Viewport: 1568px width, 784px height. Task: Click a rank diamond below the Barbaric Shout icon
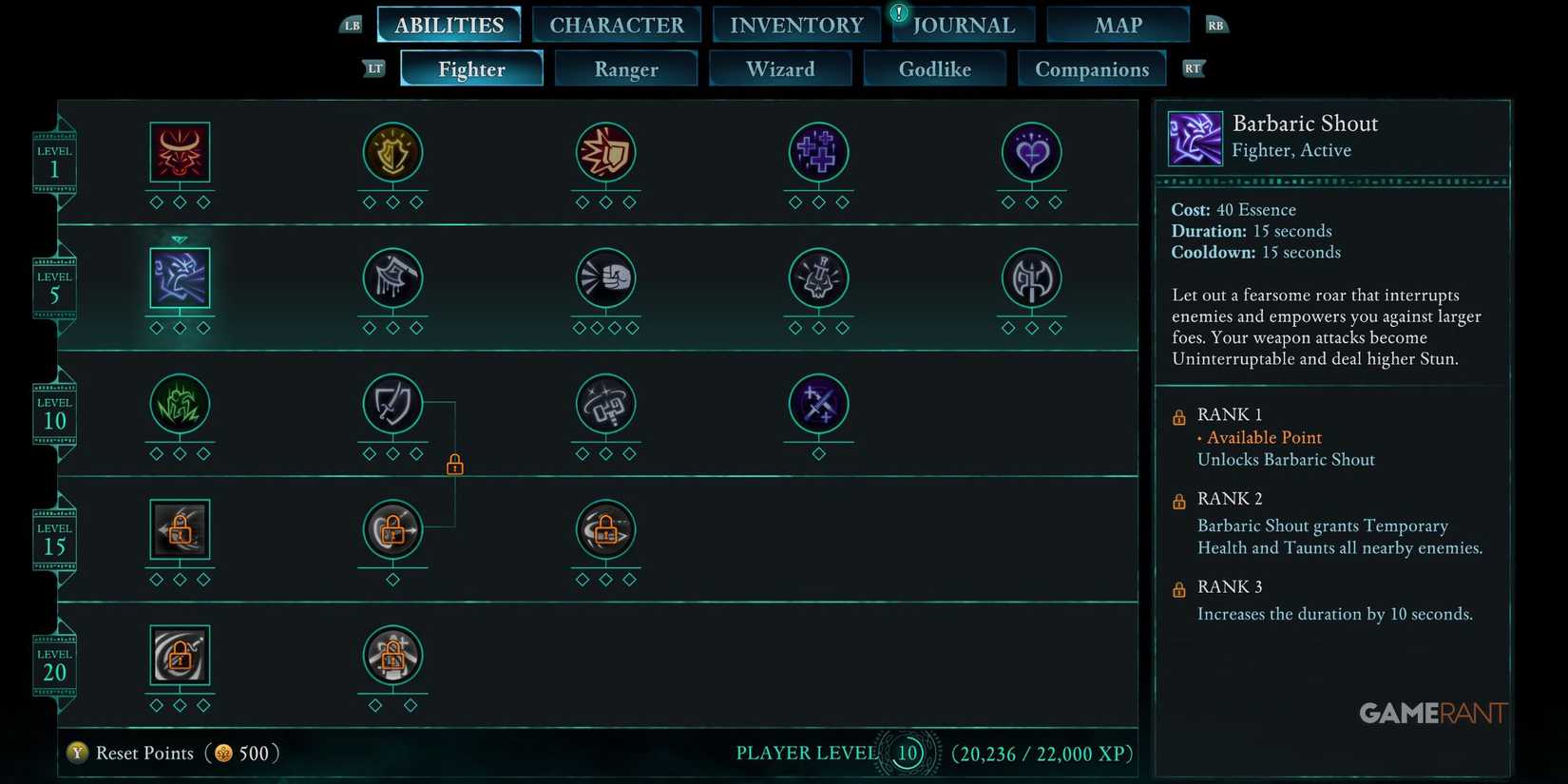click(180, 327)
